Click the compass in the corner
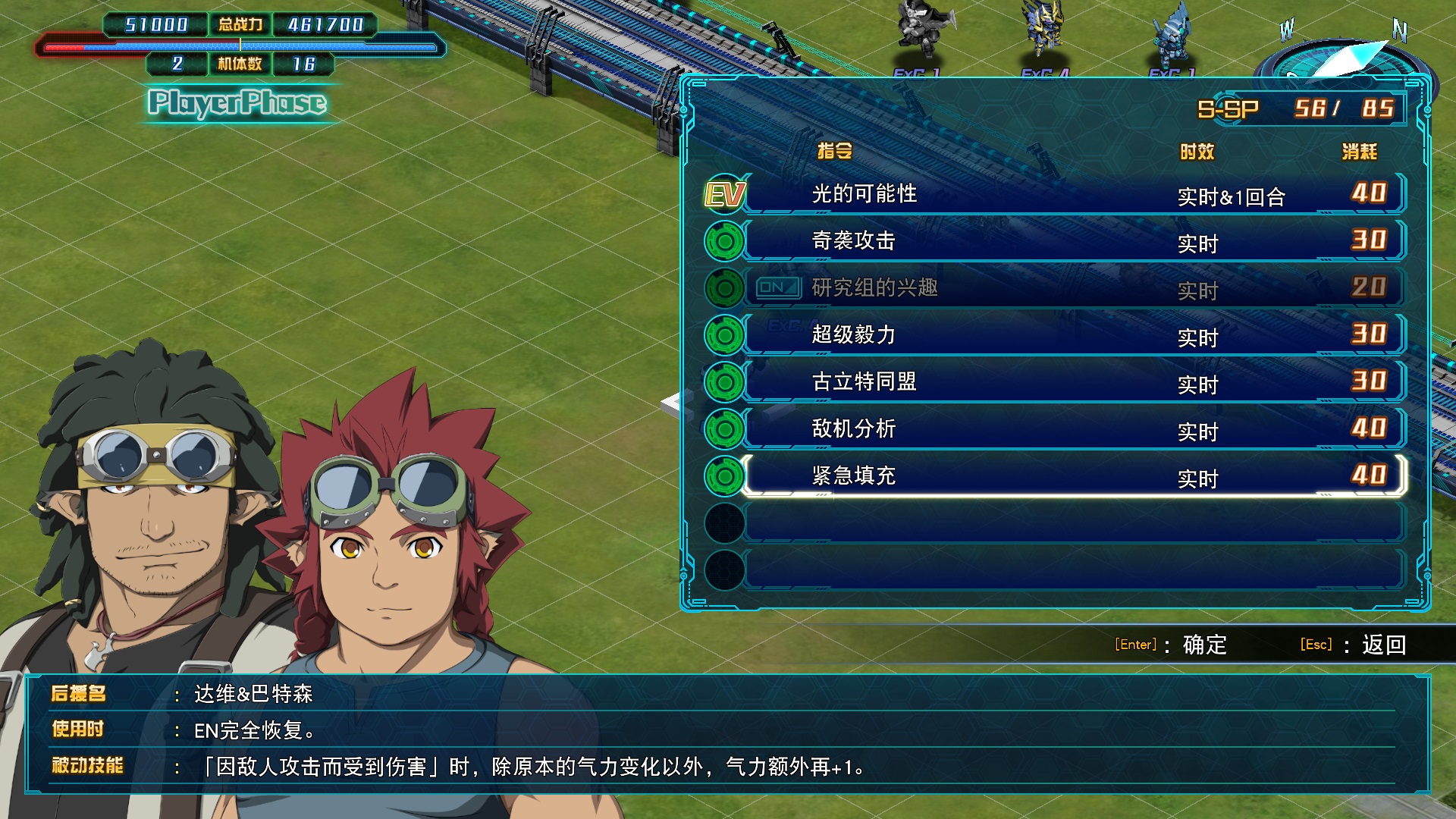Image resolution: width=1456 pixels, height=819 pixels. coord(1344,55)
